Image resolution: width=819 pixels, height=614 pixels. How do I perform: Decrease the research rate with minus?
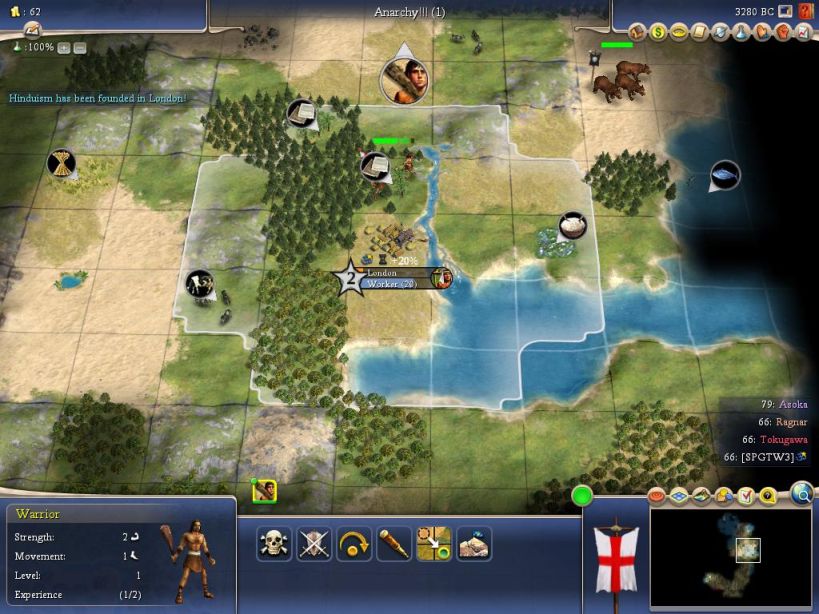point(80,47)
